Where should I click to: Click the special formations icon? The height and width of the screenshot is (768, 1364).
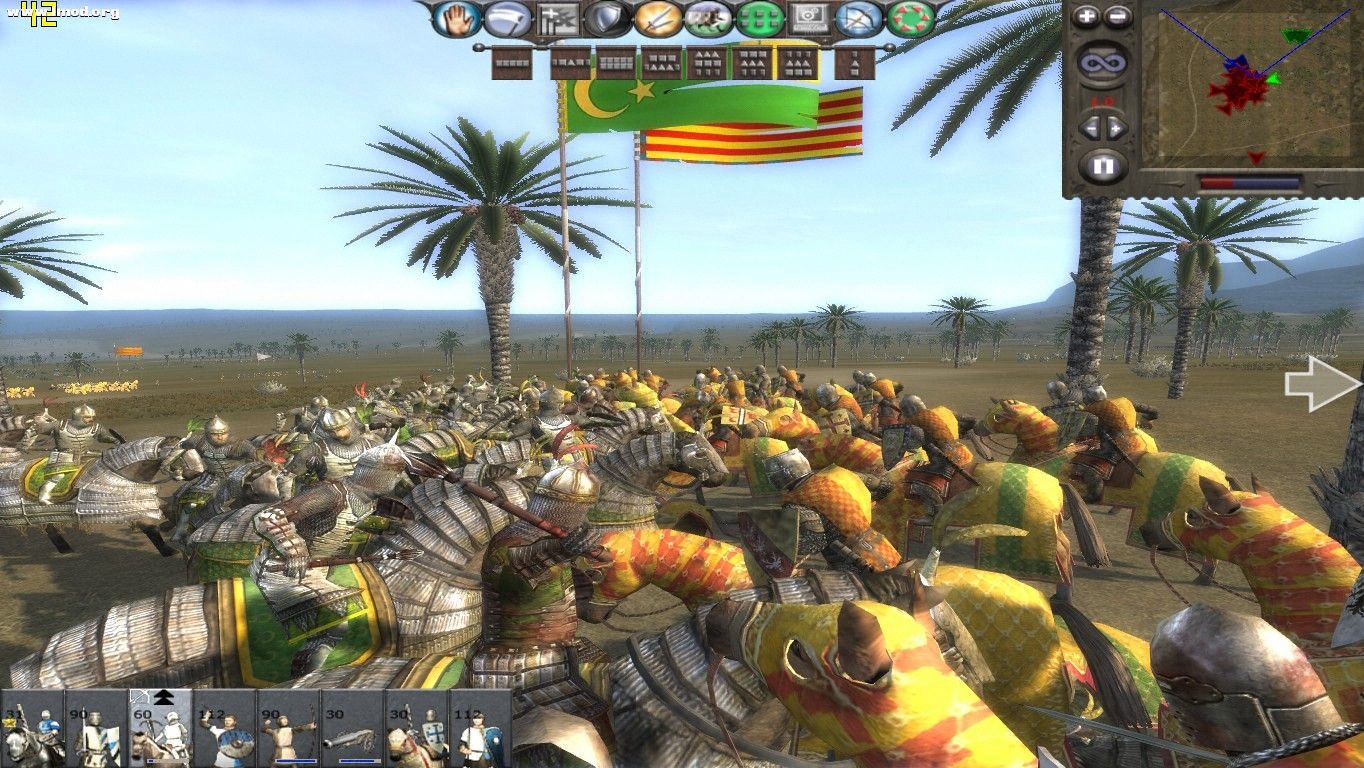[x=559, y=17]
